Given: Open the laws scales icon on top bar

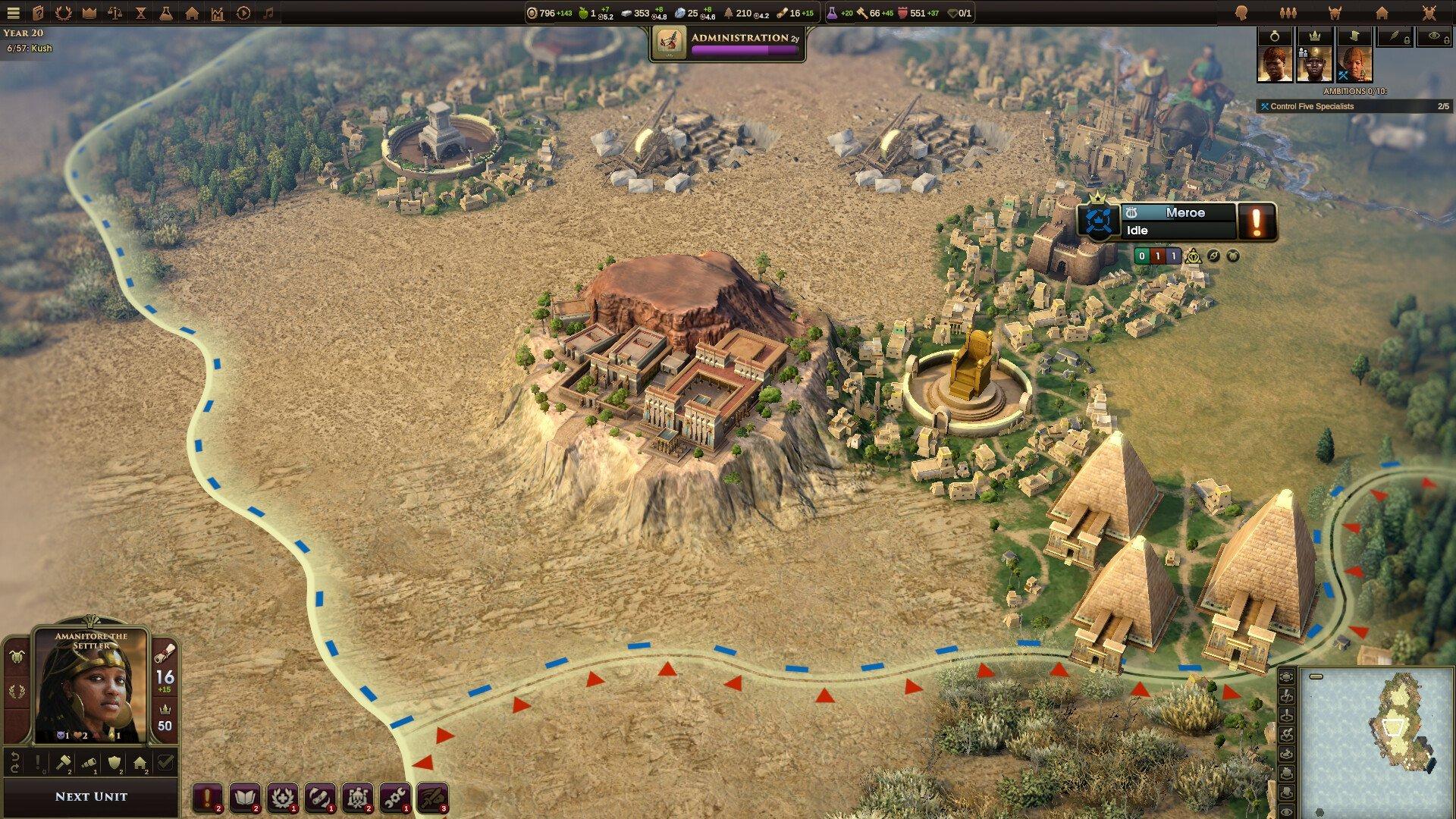Looking at the screenshot, I should pos(115,11).
